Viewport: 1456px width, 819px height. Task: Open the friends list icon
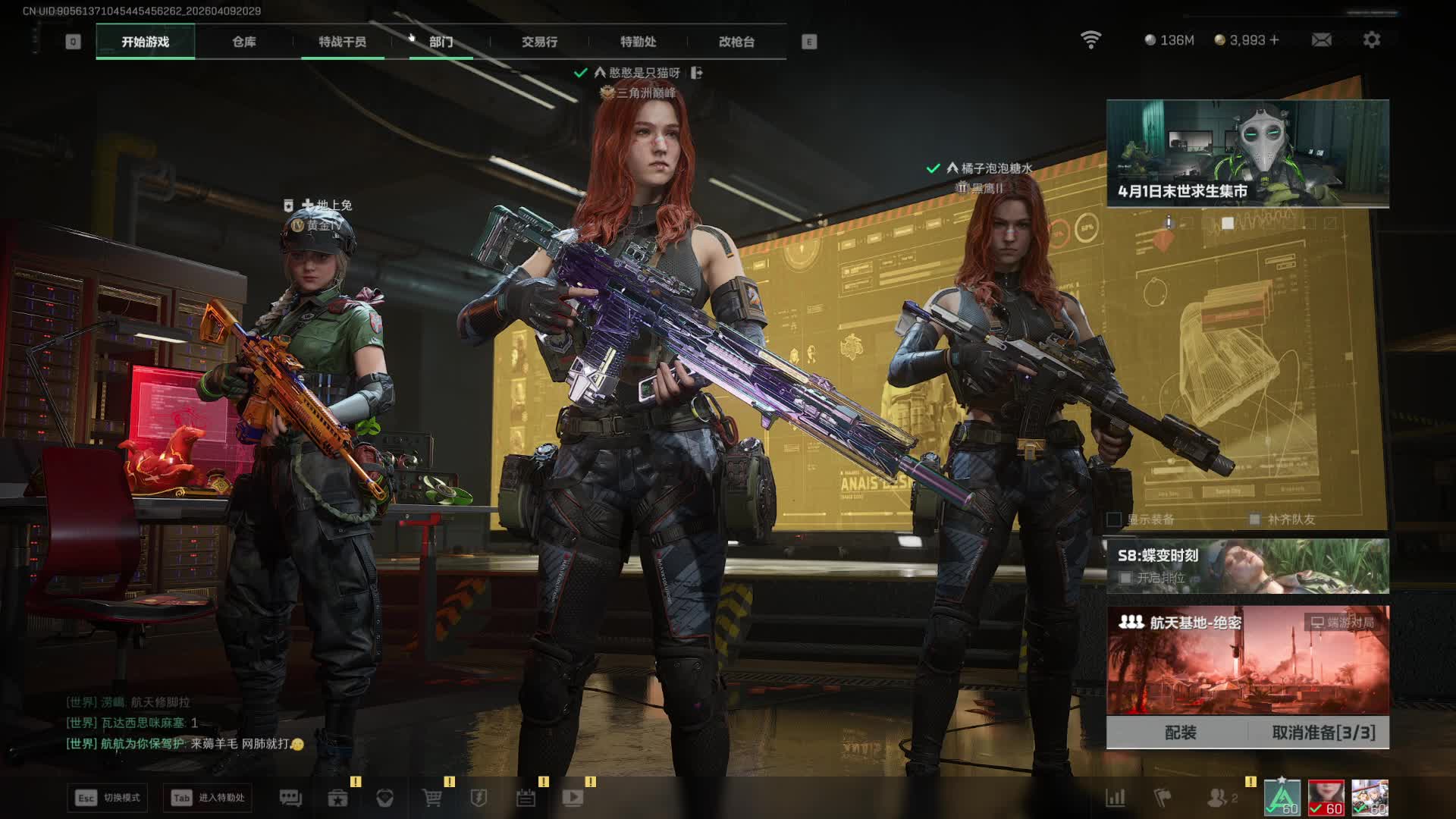pyautogui.click(x=1217, y=798)
